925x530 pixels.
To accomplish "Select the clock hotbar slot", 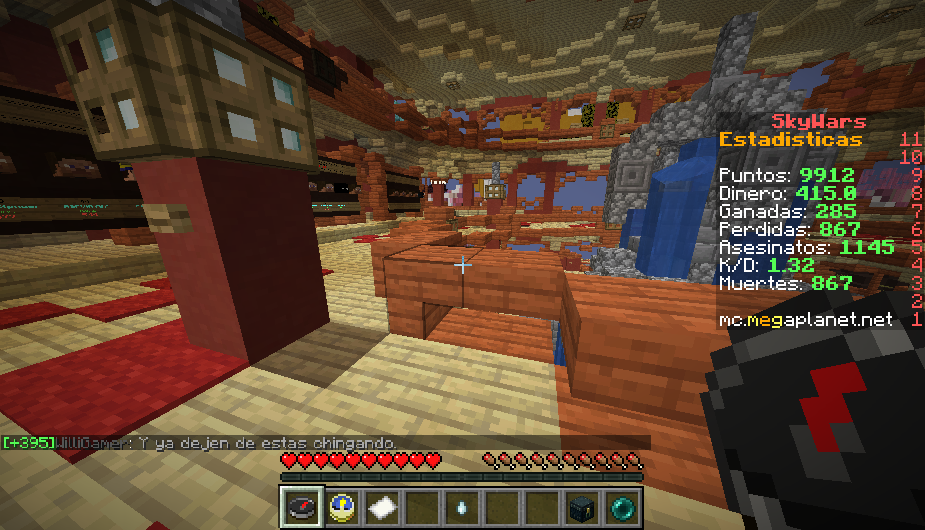I will pyautogui.click(x=343, y=506).
